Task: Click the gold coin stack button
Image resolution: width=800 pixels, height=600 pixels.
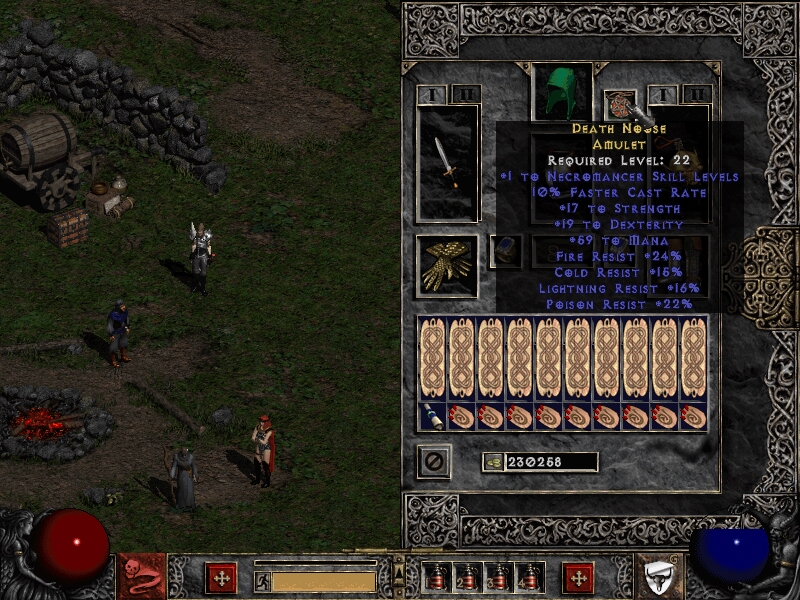Action: tap(493, 462)
